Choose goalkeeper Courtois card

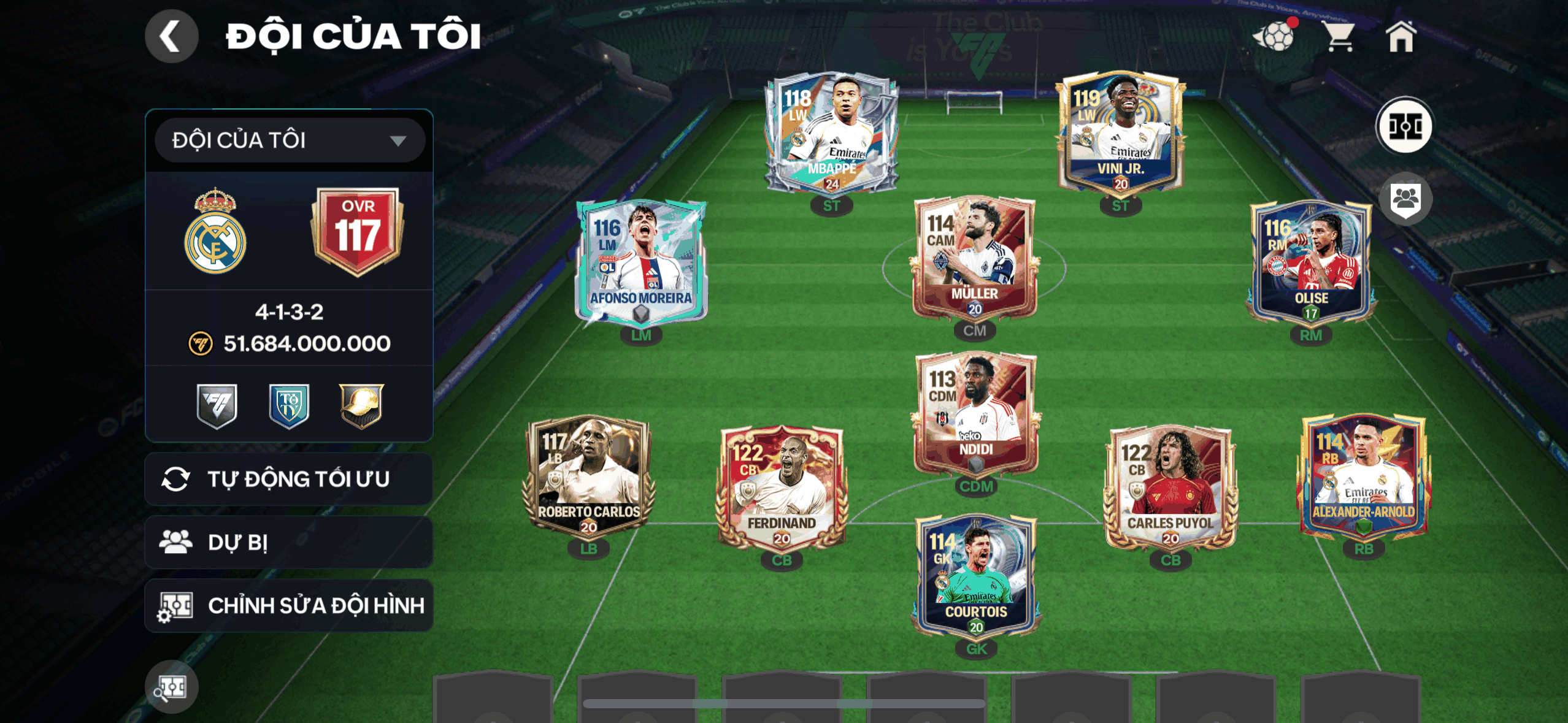[975, 576]
